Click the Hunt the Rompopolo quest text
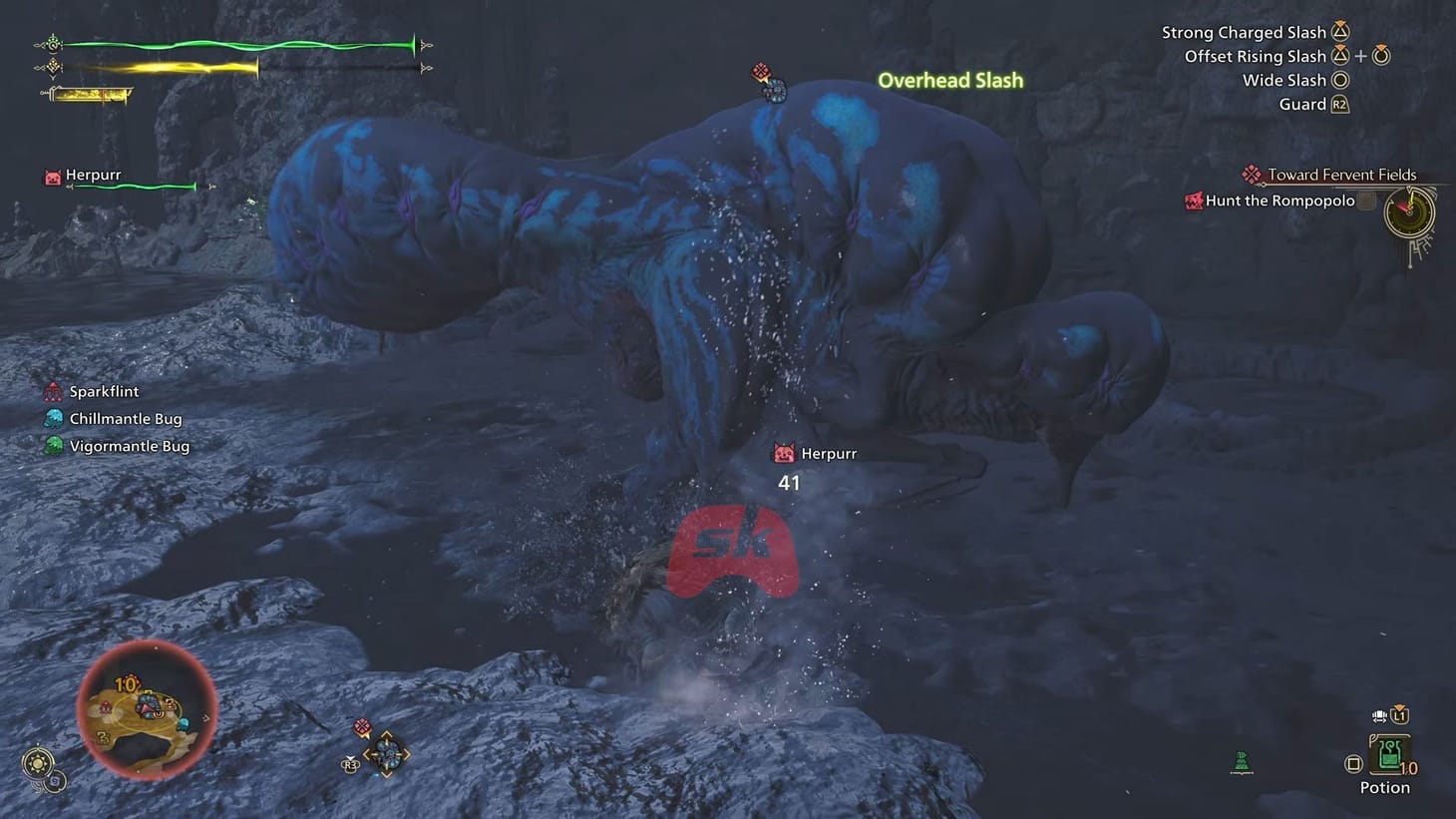The height and width of the screenshot is (819, 1456). click(x=1281, y=200)
